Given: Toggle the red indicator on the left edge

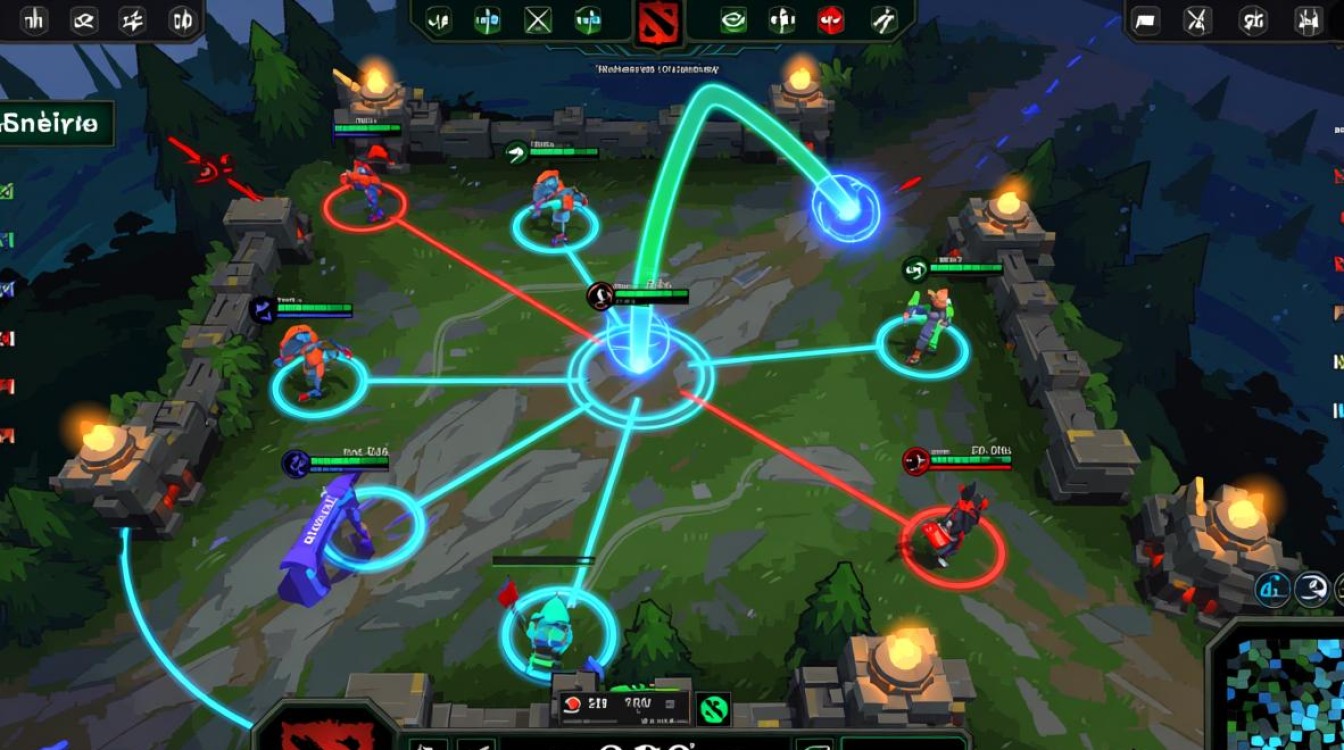Looking at the screenshot, I should click(8, 335).
